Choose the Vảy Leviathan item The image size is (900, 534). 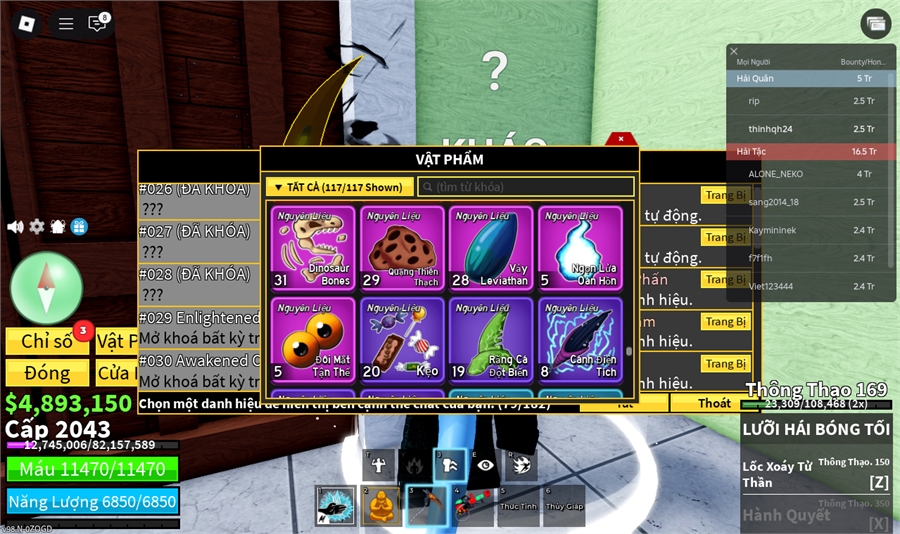pos(490,248)
